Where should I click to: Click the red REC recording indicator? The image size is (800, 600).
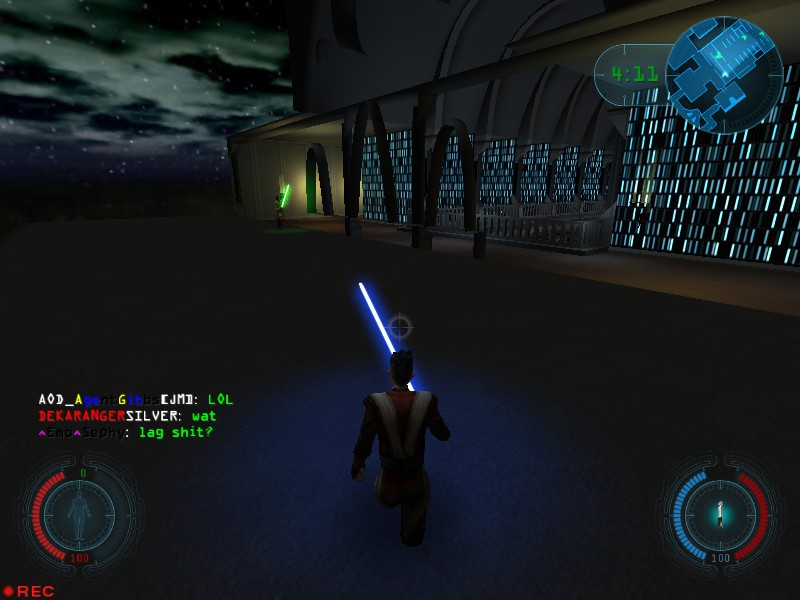29,591
